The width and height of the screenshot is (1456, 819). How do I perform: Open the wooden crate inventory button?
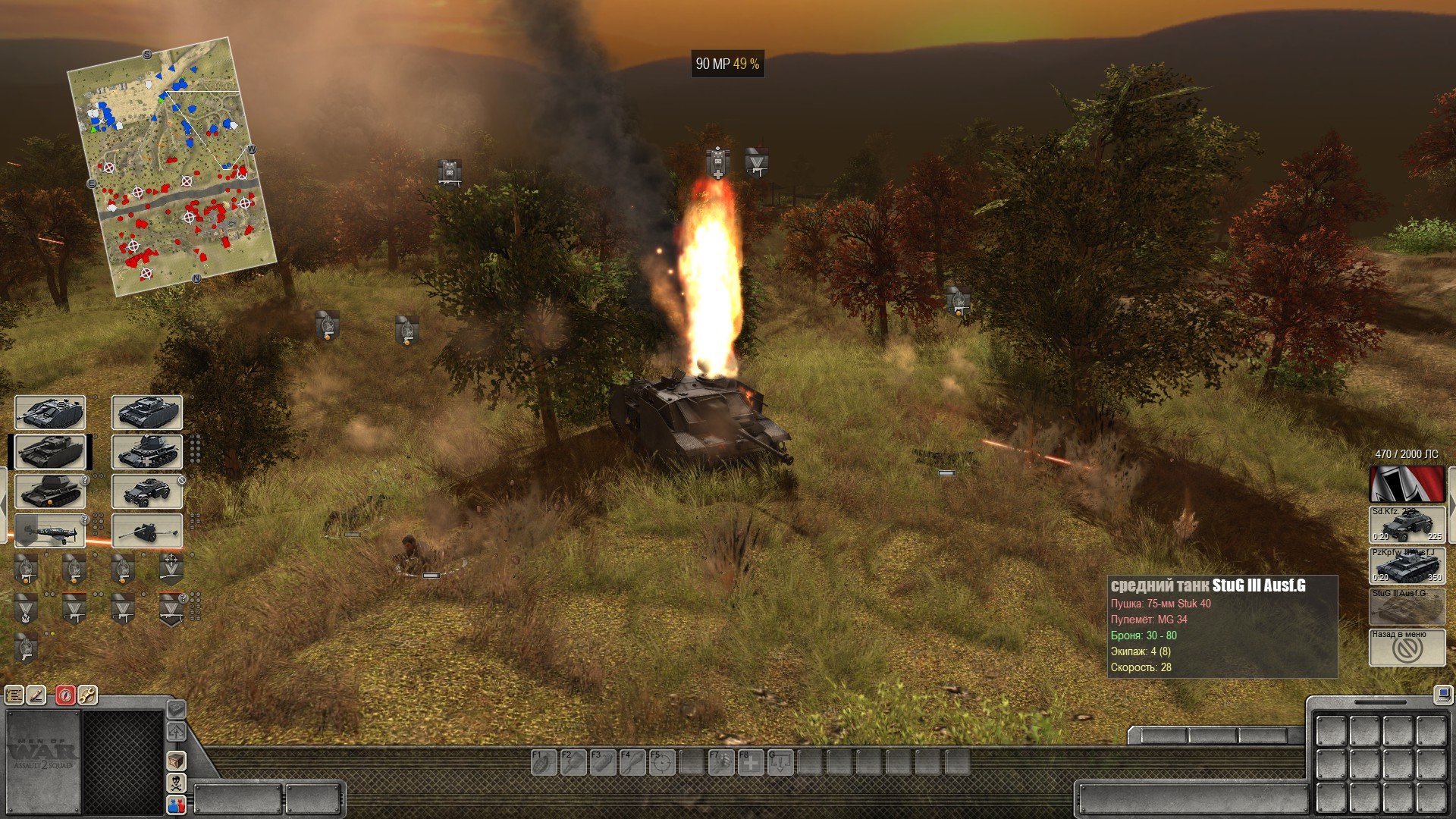coord(176,761)
